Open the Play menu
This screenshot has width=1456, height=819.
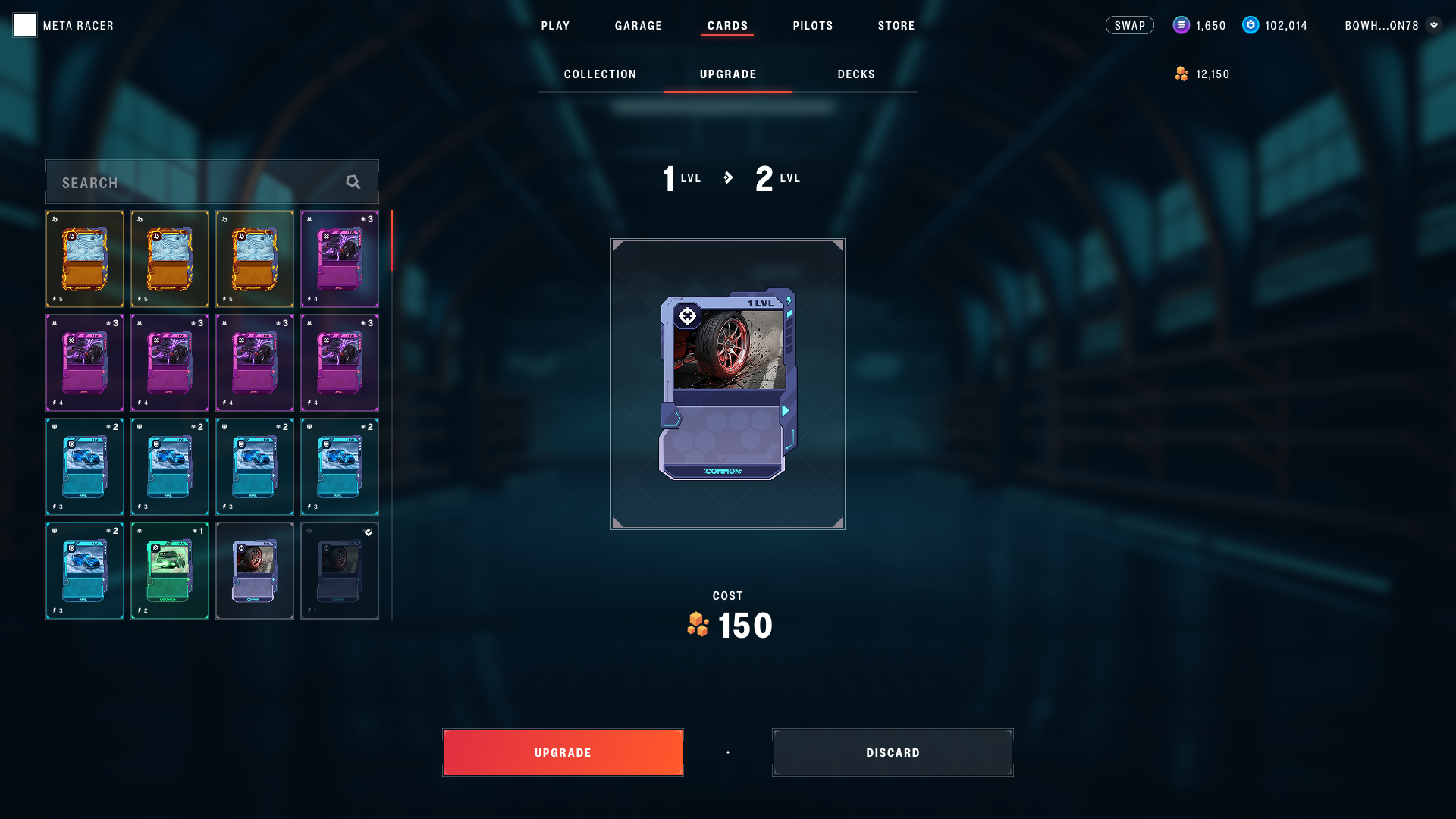(555, 26)
